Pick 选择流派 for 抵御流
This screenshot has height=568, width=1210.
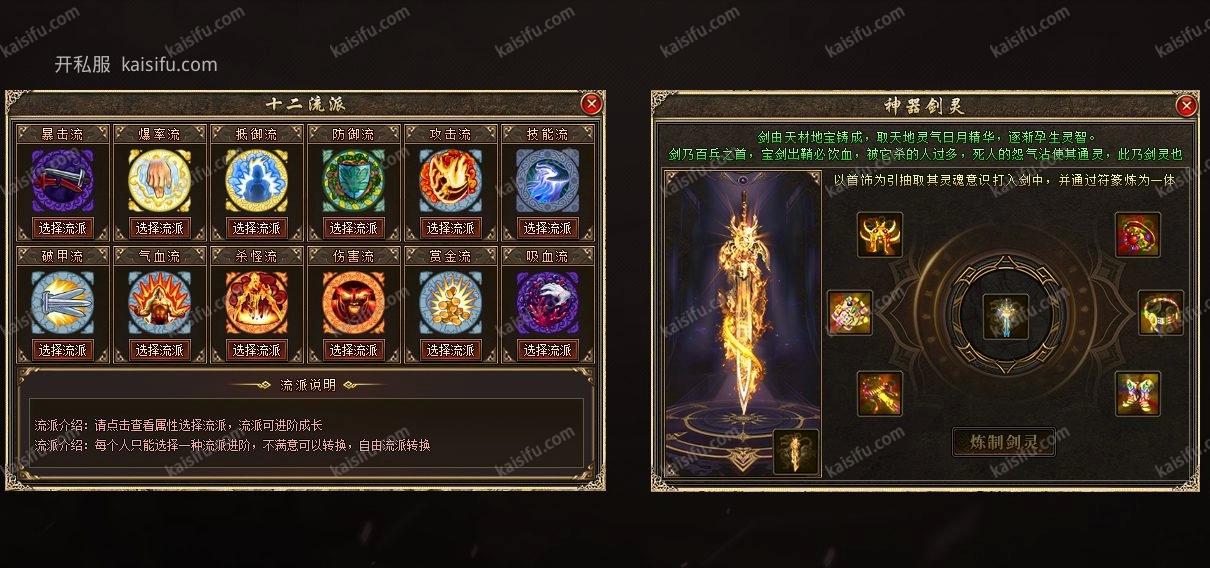click(257, 228)
